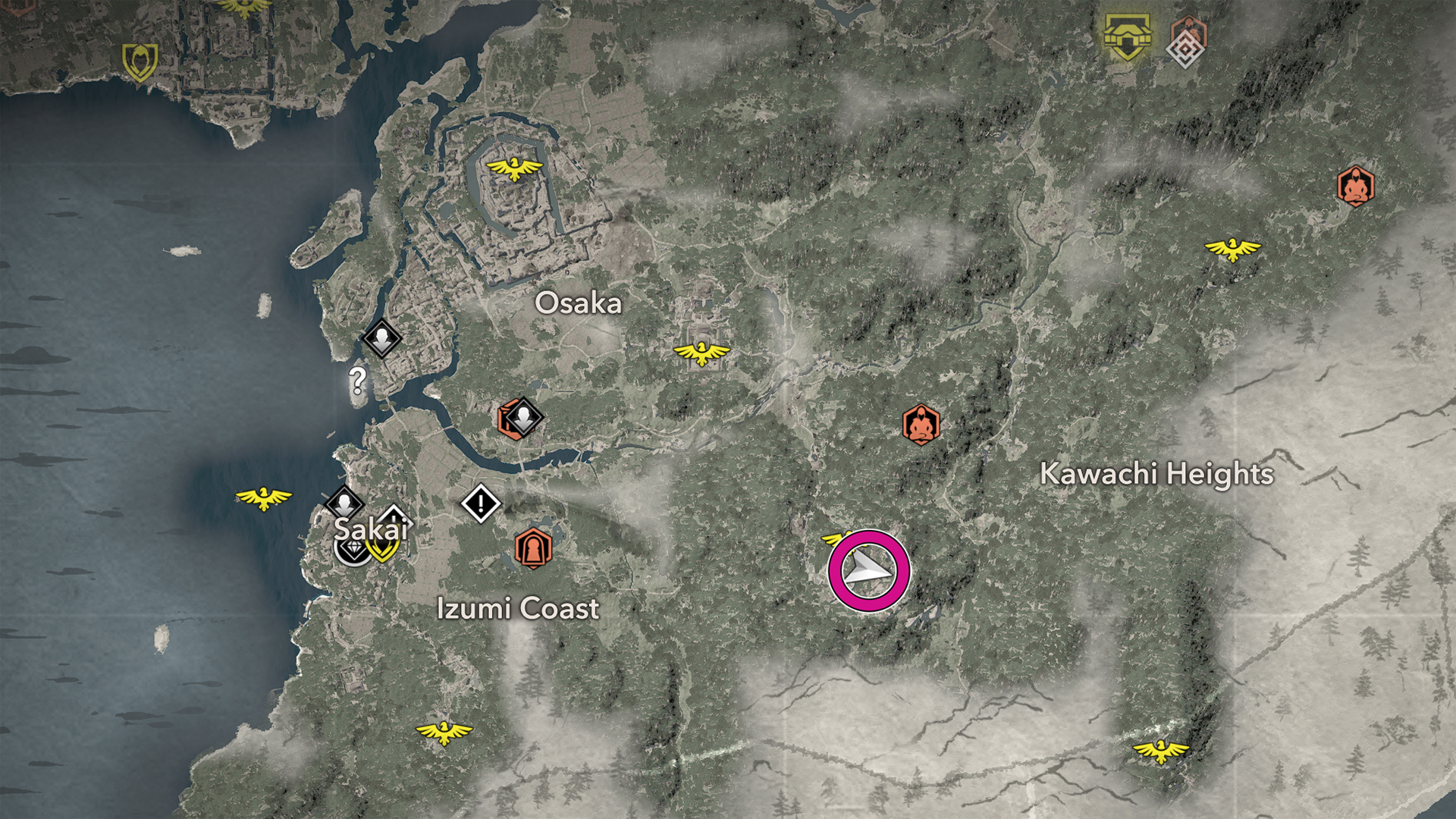Choose the eagle viewpoint south of Izumi Coast
The height and width of the screenshot is (819, 1456).
pos(444,732)
